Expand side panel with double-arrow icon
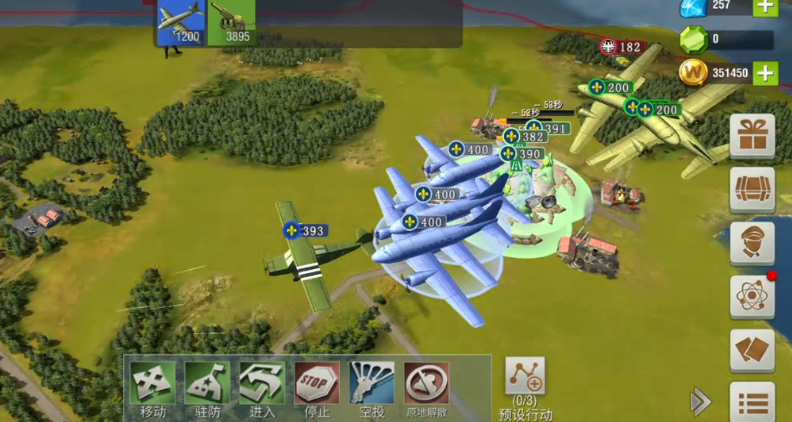This screenshot has width=792, height=422. tap(700, 402)
